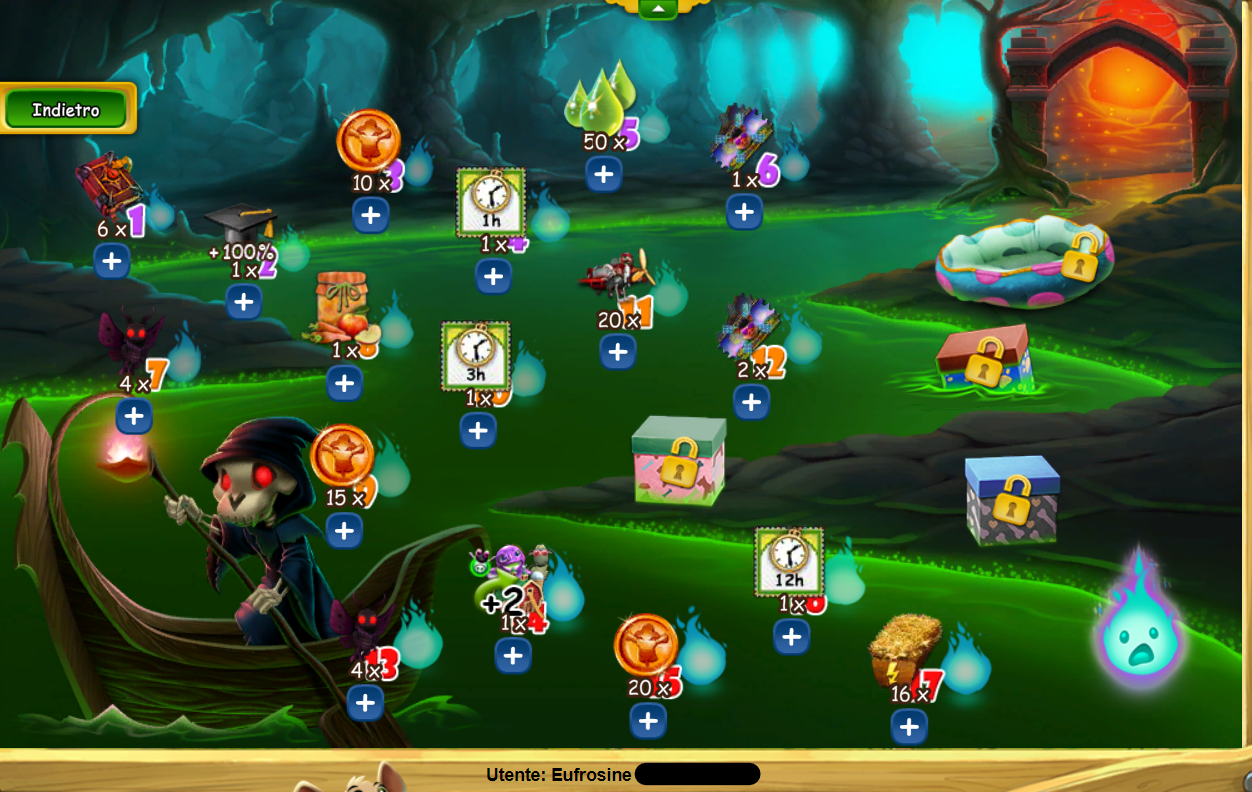Image resolution: width=1252 pixels, height=792 pixels.
Task: Click the plus beneath the 50x green drops
Action: coord(604,174)
